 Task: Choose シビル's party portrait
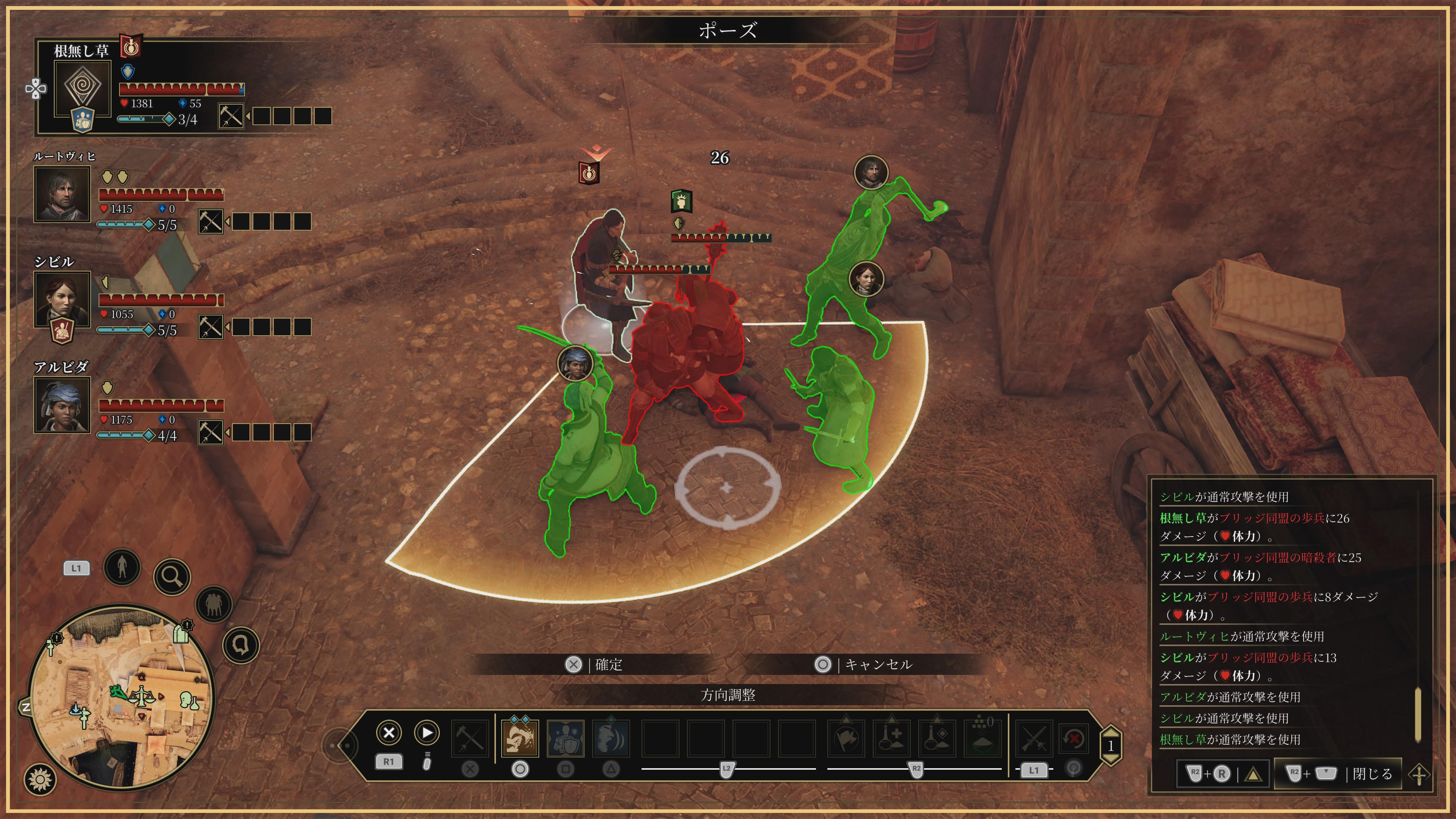(62, 298)
